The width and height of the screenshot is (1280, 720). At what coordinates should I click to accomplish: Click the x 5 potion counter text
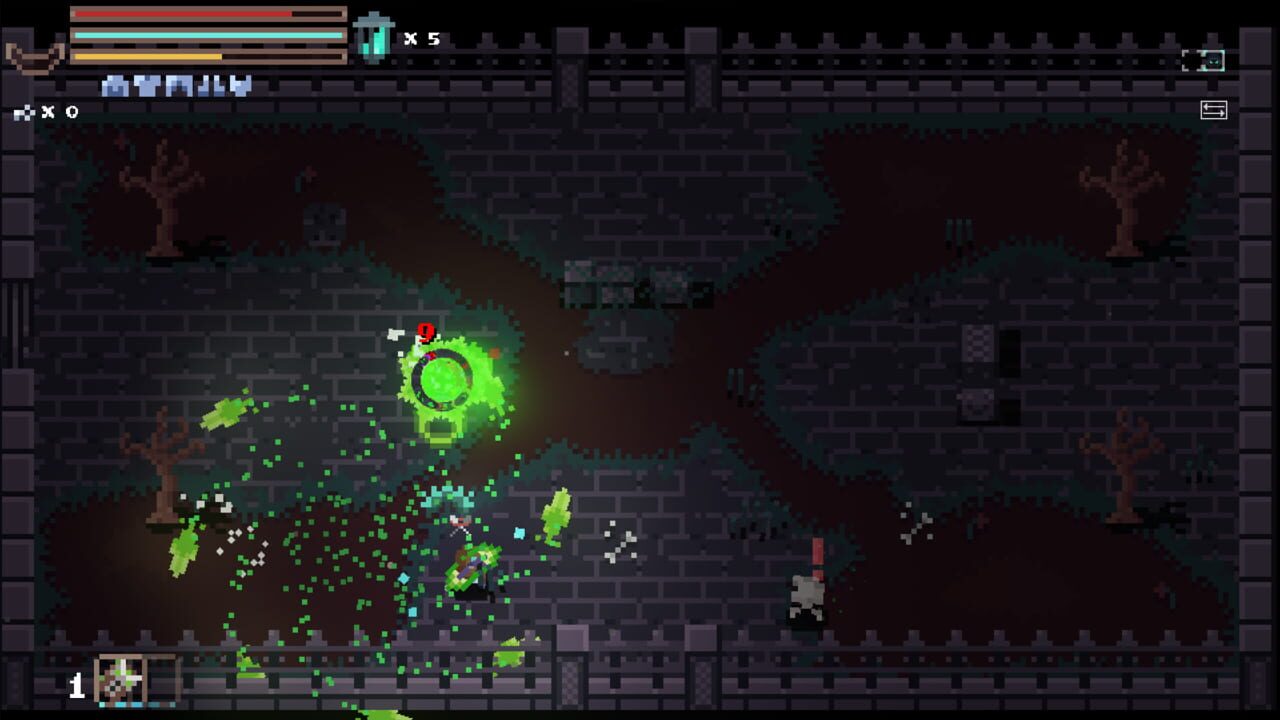pyautogui.click(x=421, y=38)
